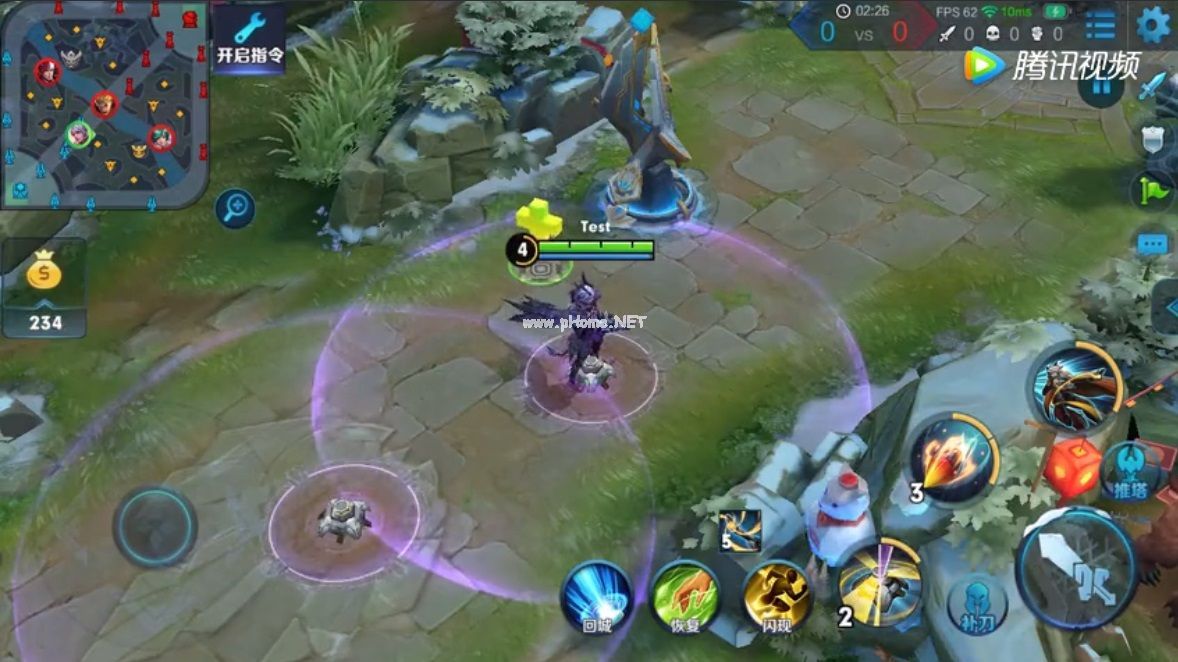1178x662 pixels.
Task: Open the scoreboard list icon
Action: click(1100, 25)
